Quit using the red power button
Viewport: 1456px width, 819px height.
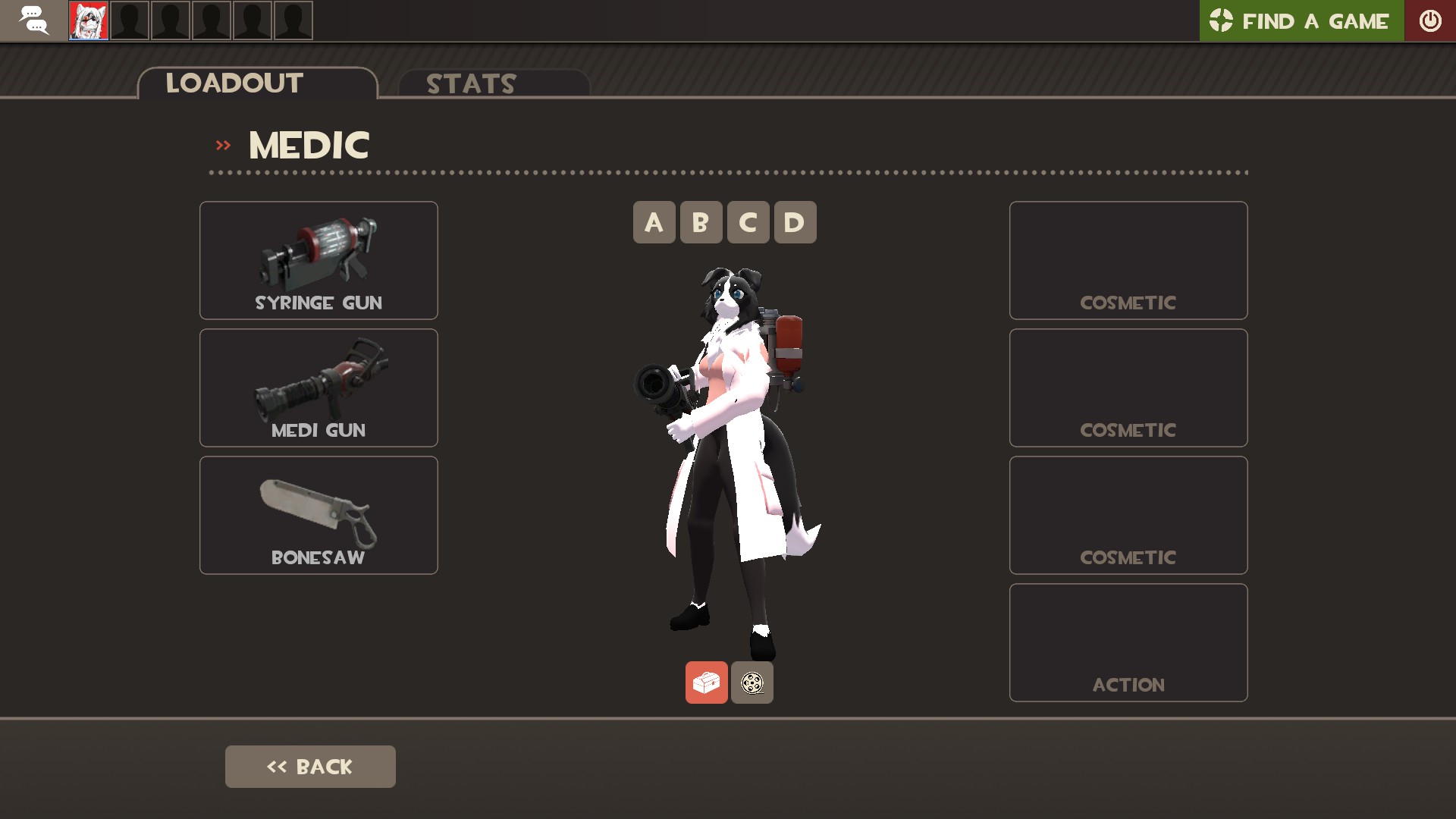1430,20
